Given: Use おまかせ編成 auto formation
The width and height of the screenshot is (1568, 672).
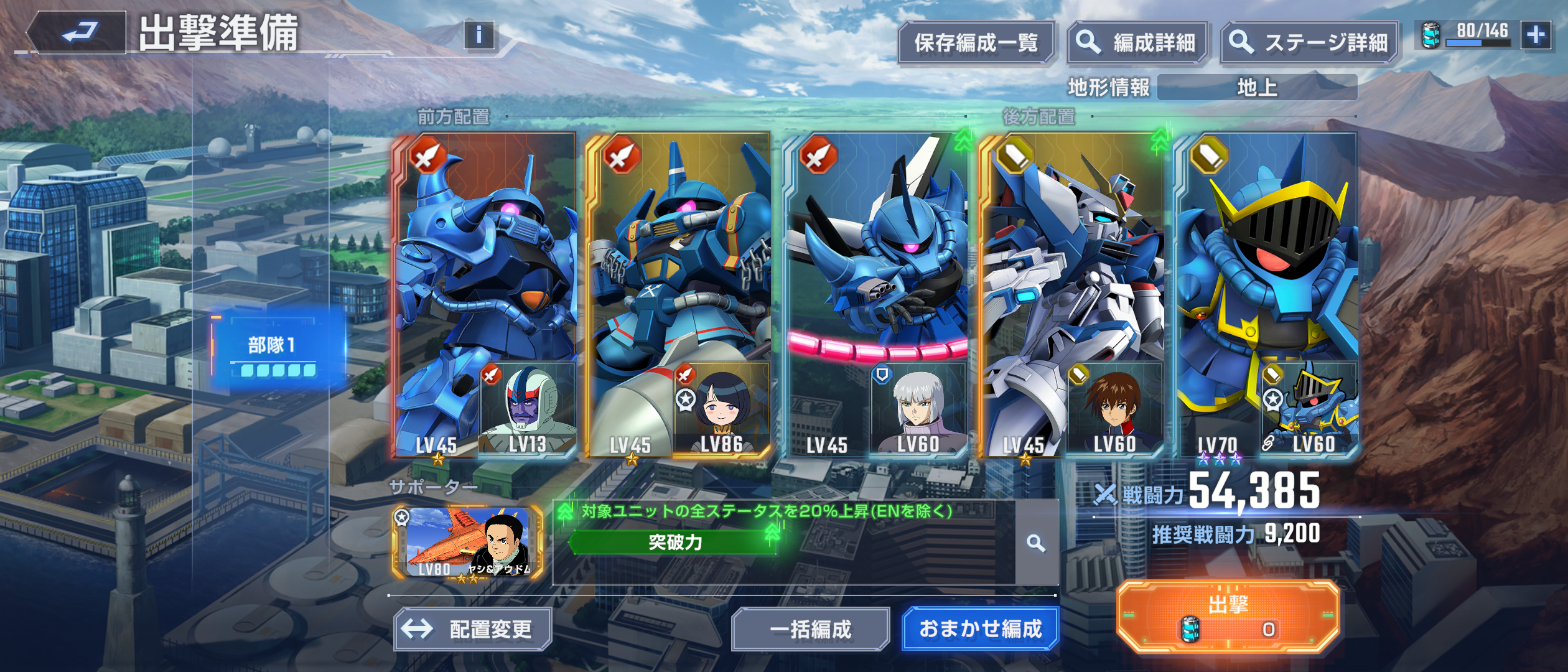Looking at the screenshot, I should [980, 629].
